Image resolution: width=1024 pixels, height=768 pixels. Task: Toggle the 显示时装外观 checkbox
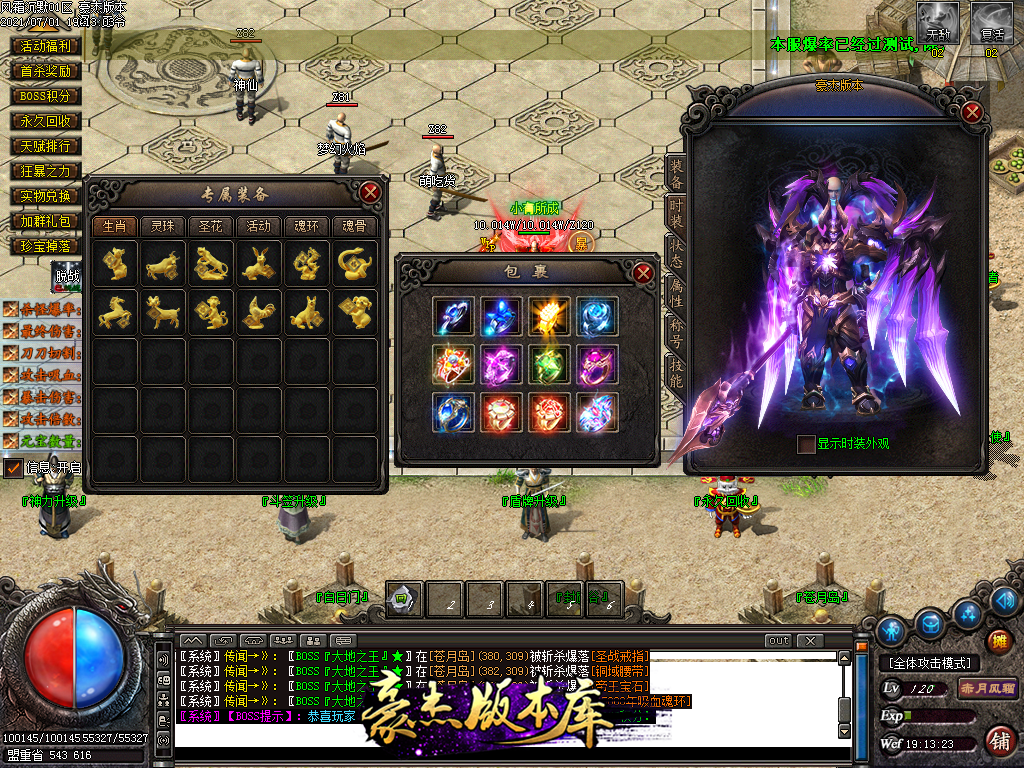pyautogui.click(x=805, y=445)
